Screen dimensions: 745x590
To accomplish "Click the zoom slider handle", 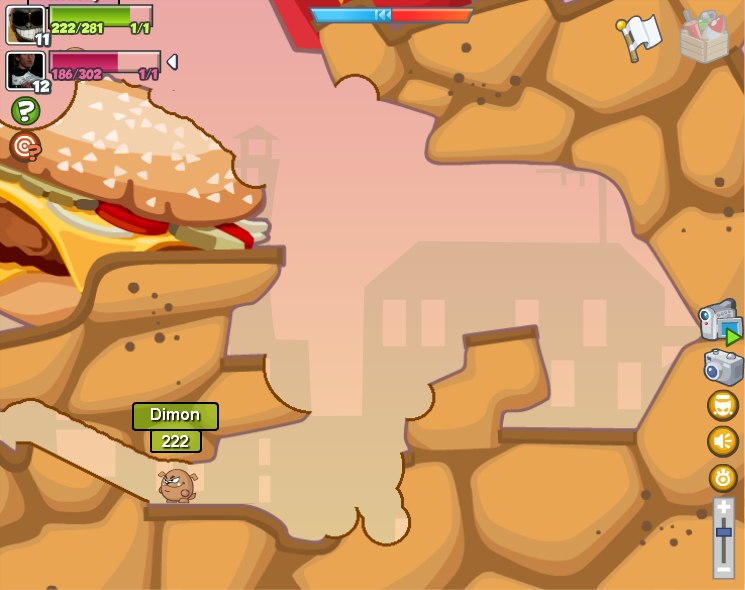I will pyautogui.click(x=723, y=532).
